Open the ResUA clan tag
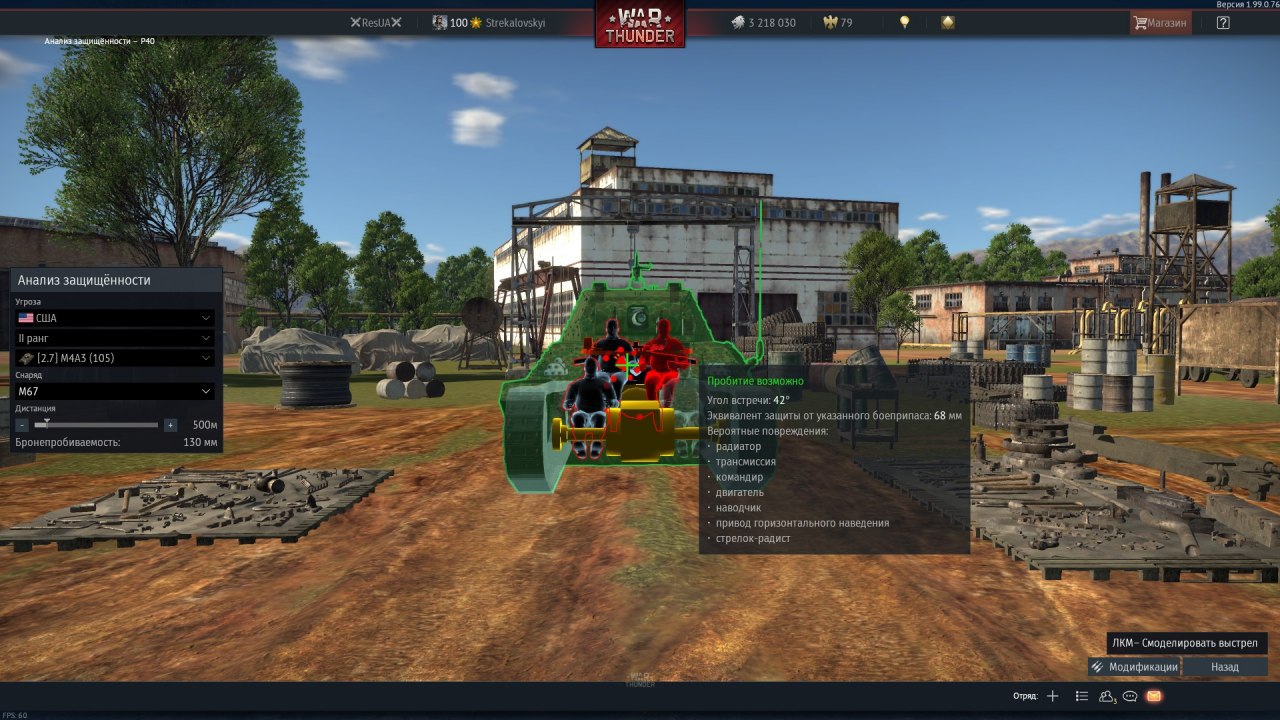Image resolution: width=1280 pixels, height=720 pixels. pos(375,23)
